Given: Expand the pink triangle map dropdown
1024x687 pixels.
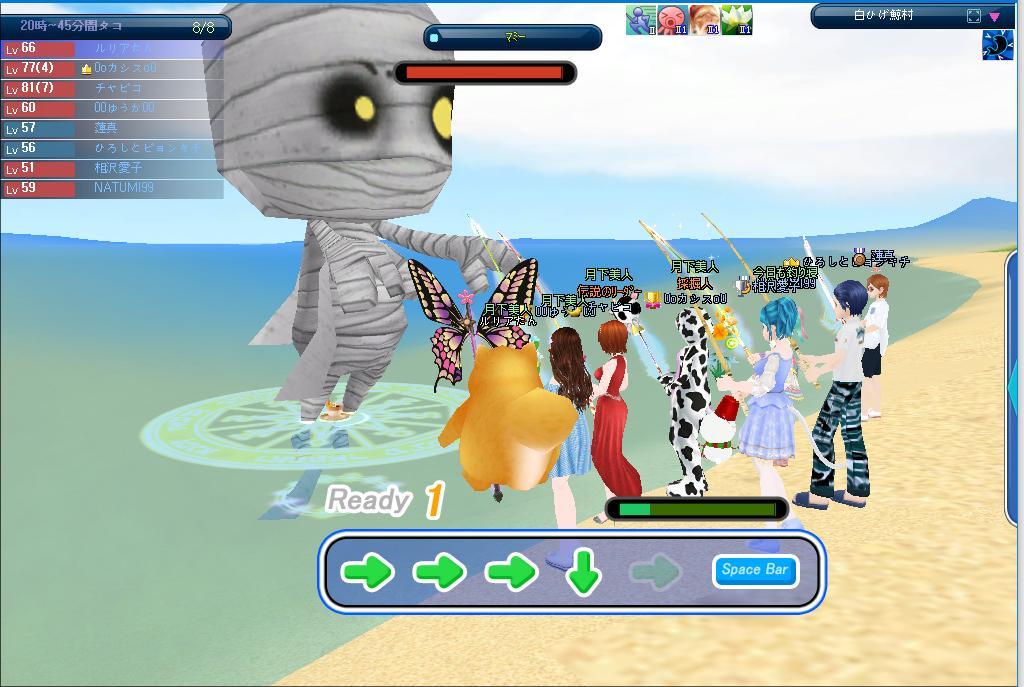Looking at the screenshot, I should click(x=995, y=16).
